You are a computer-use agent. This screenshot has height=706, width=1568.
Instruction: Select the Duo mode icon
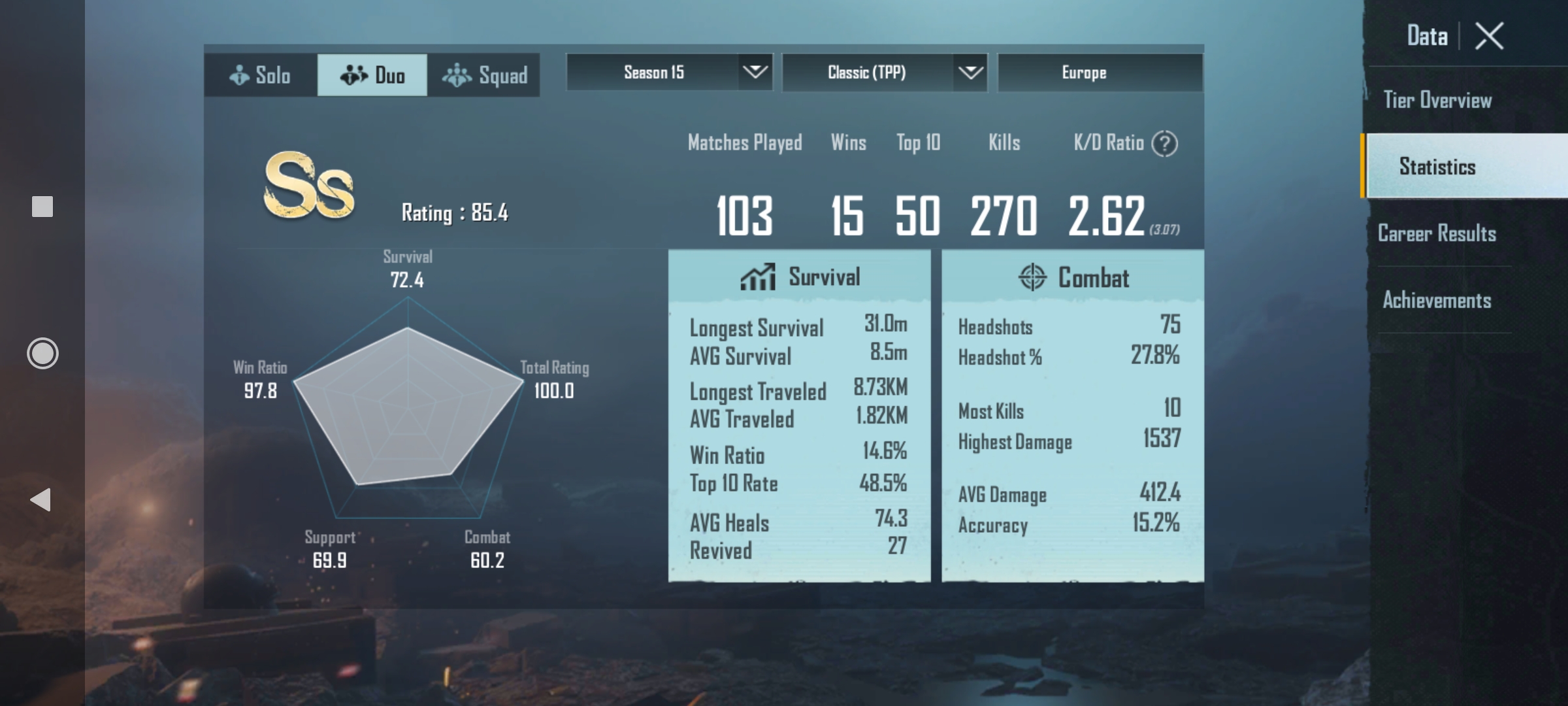click(353, 75)
